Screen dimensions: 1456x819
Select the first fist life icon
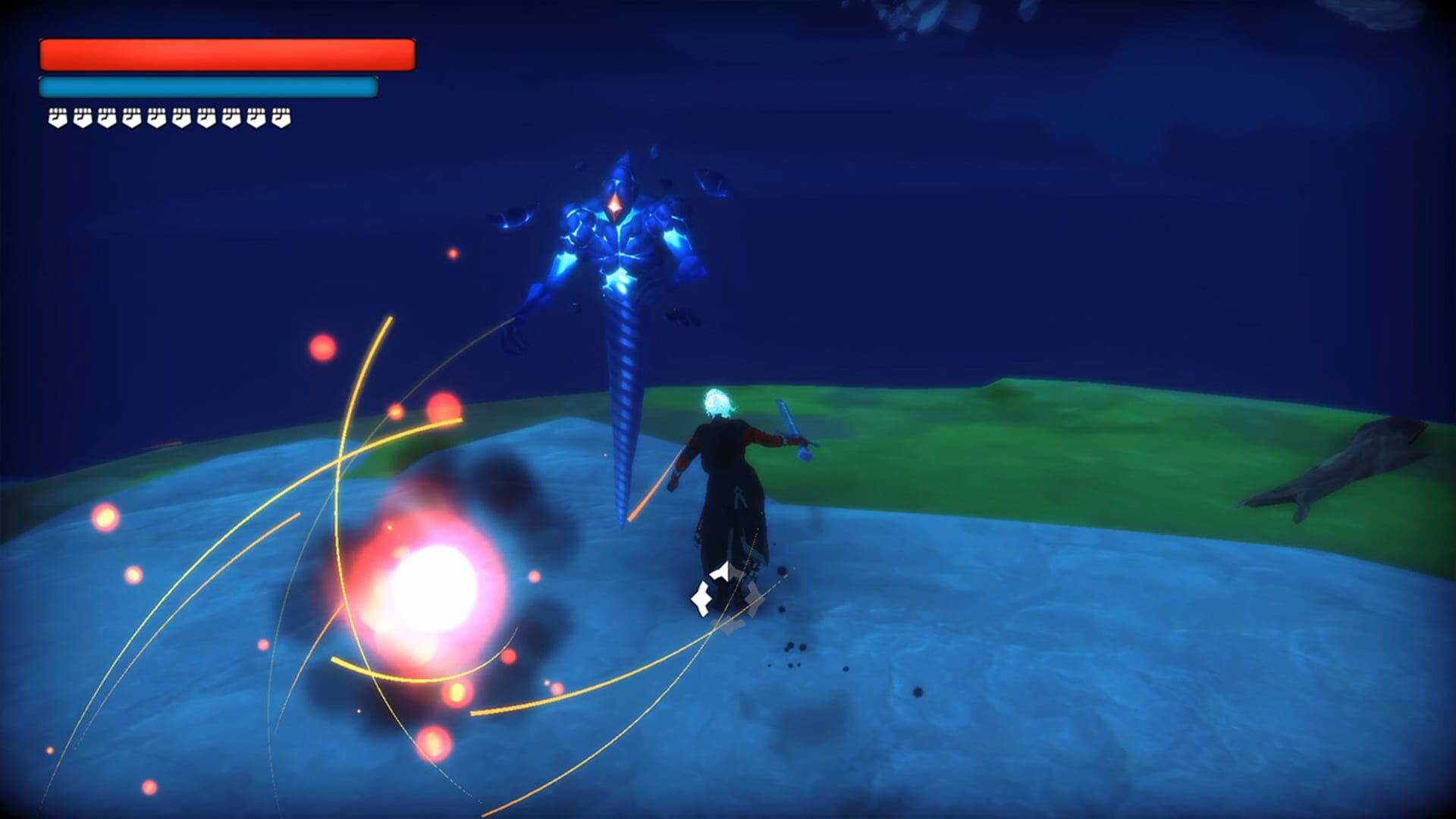point(56,118)
